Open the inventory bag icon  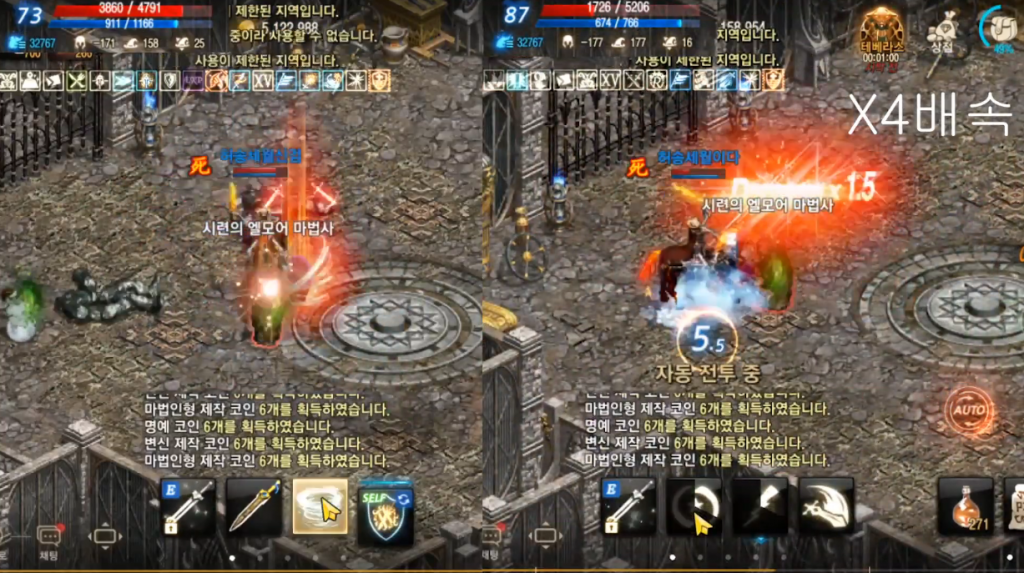tap(1004, 28)
